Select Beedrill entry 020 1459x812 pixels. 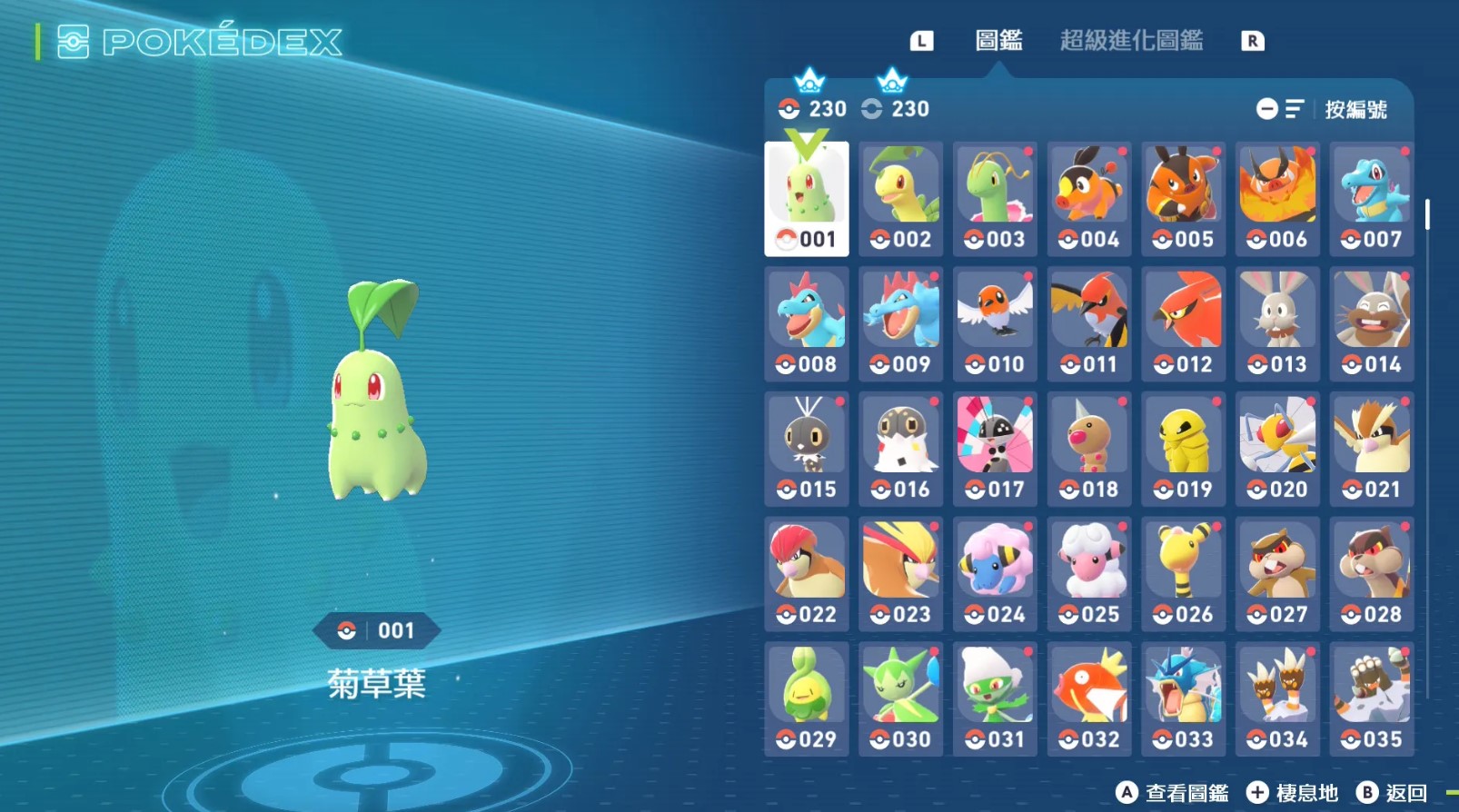(1277, 449)
